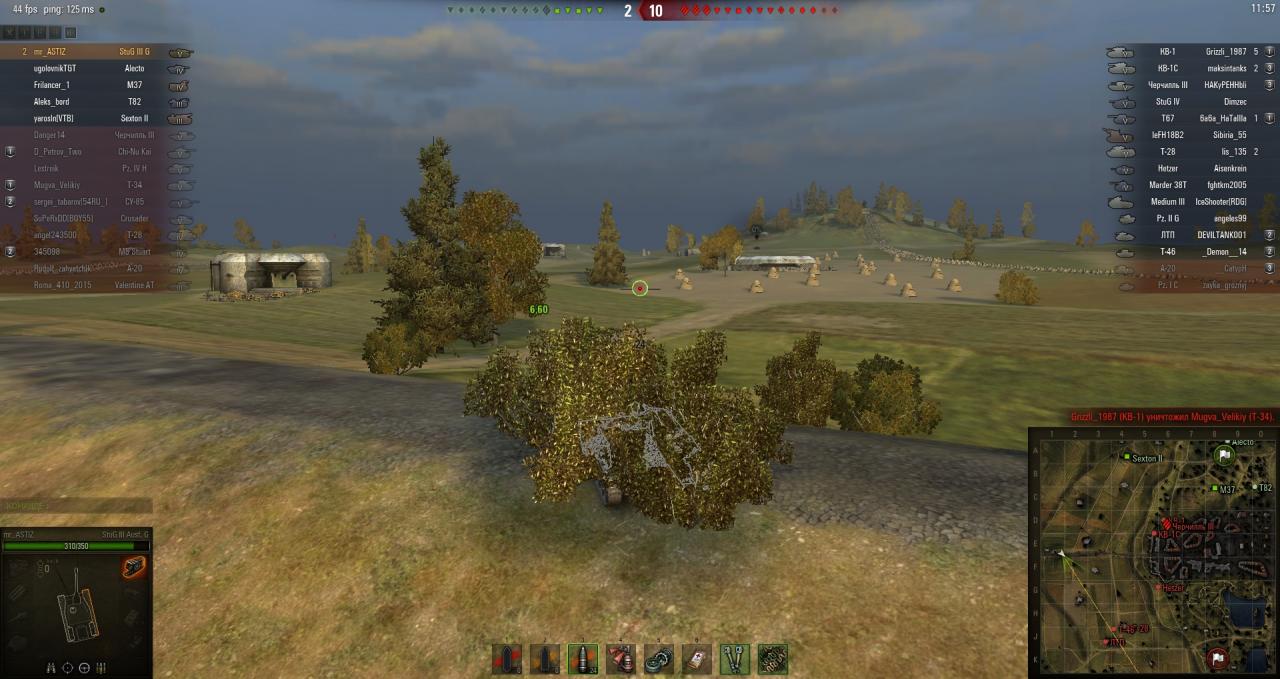
Task: Select Grizzli_1987 KB-1 in enemy list
Action: coord(1190,52)
